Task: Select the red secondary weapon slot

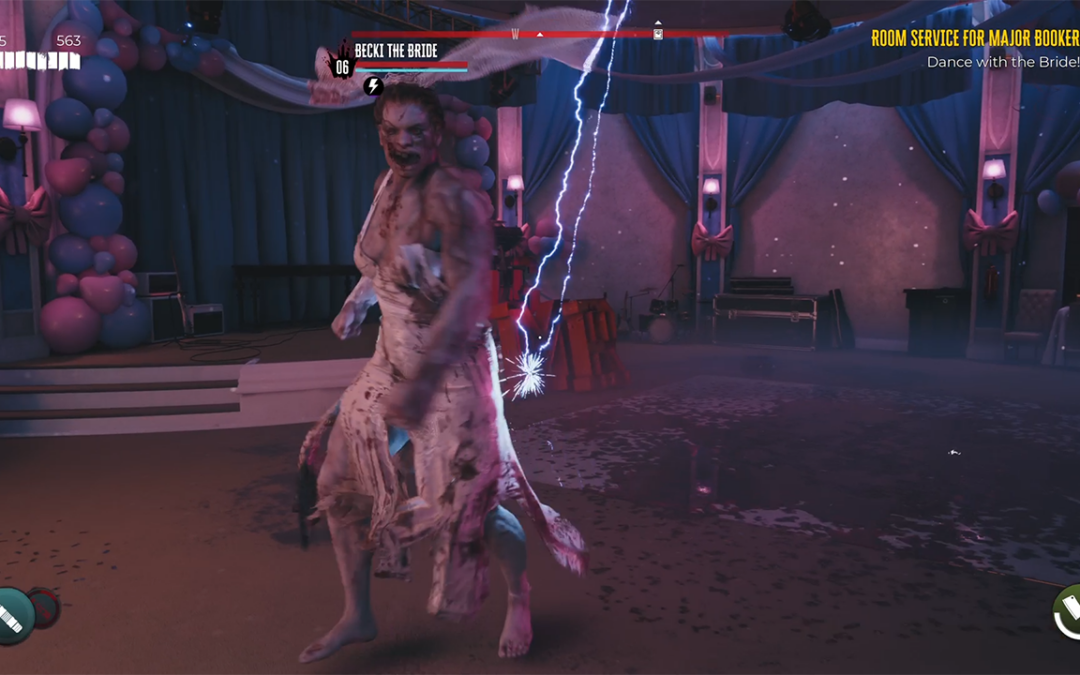Action: tap(45, 607)
